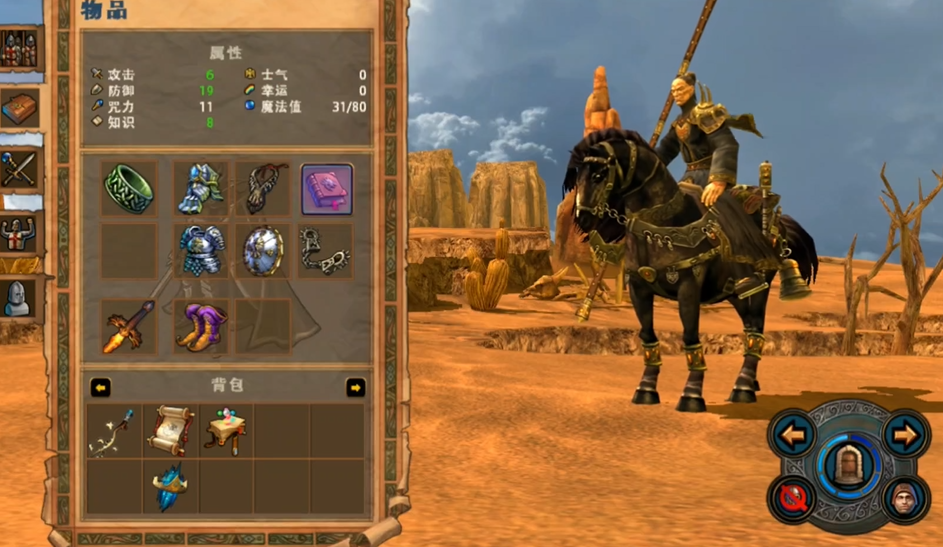
Task: Choose the scroll item in backpack
Action: (168, 430)
